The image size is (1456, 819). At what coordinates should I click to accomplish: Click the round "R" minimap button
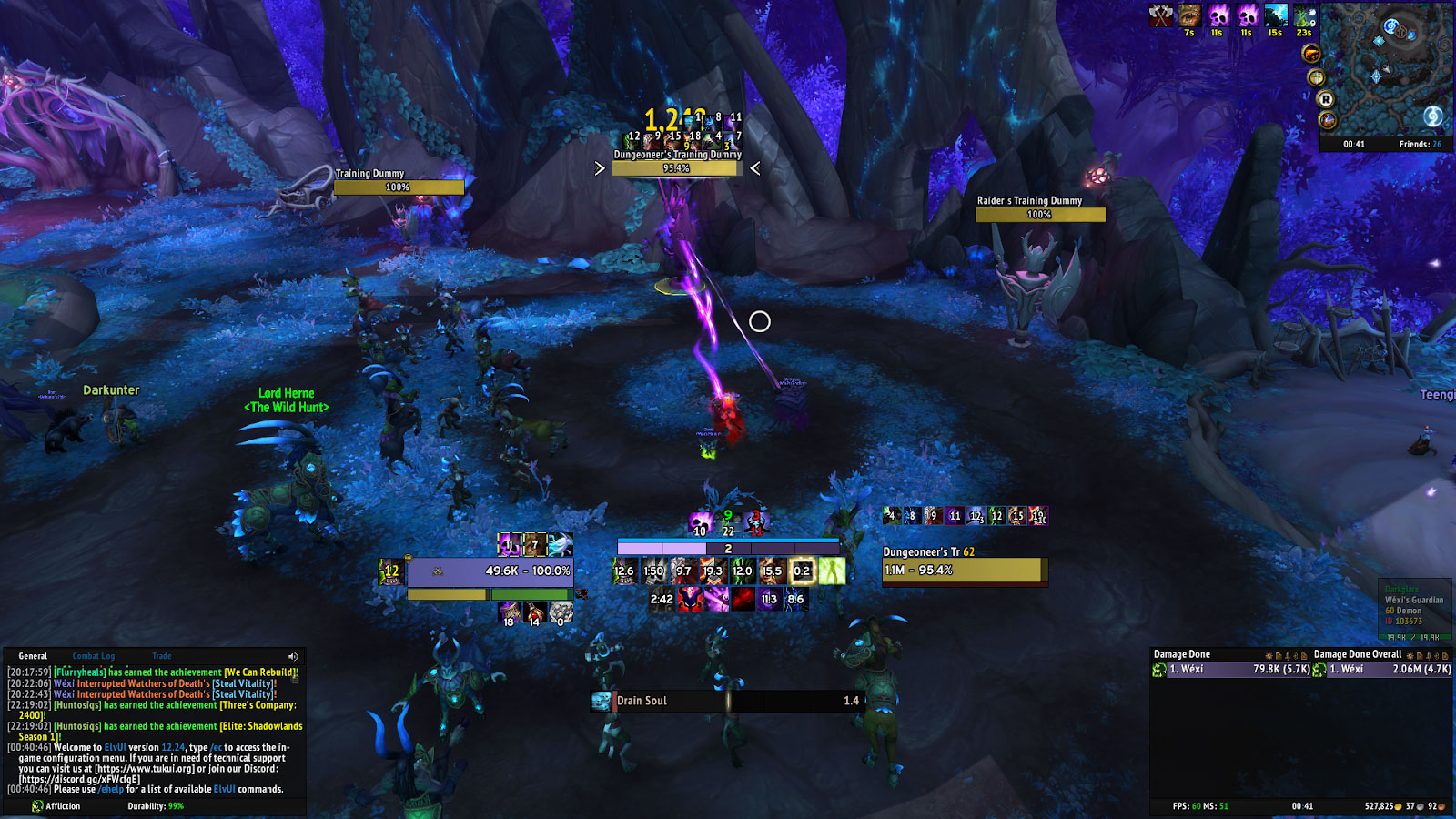coord(1326,99)
